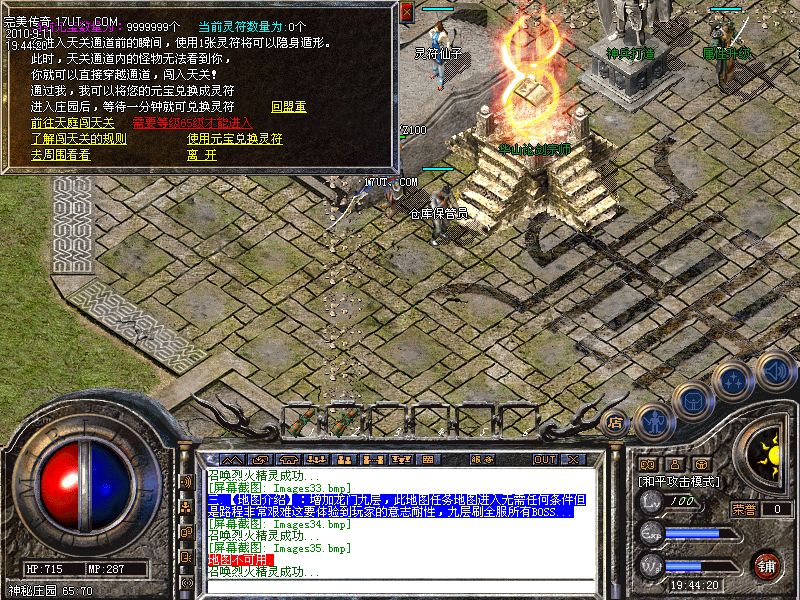Open the bag inventory round button
Viewport: 800px width, 600px height.
692,401
